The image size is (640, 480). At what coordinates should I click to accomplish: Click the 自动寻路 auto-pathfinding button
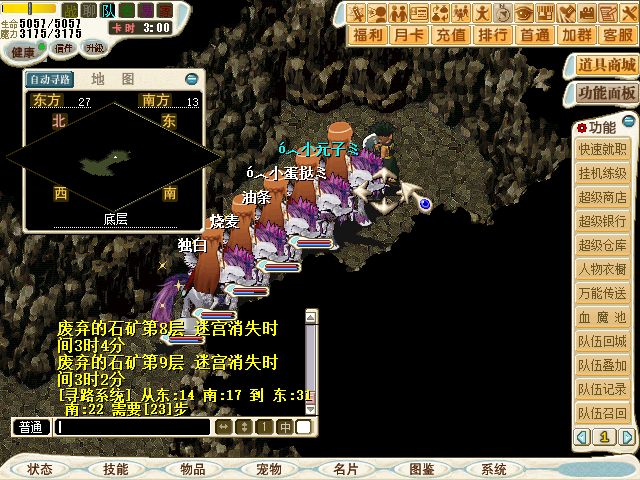point(50,79)
